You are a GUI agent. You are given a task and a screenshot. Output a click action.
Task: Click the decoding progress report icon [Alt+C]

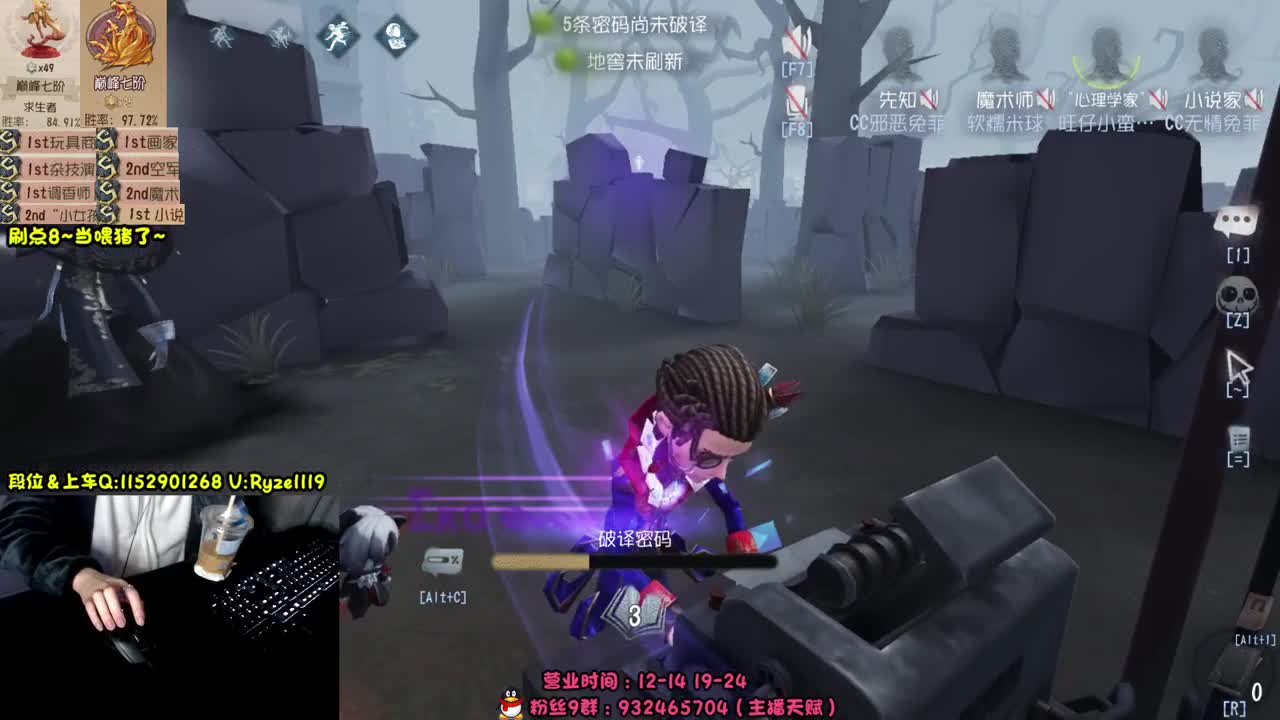tap(440, 560)
